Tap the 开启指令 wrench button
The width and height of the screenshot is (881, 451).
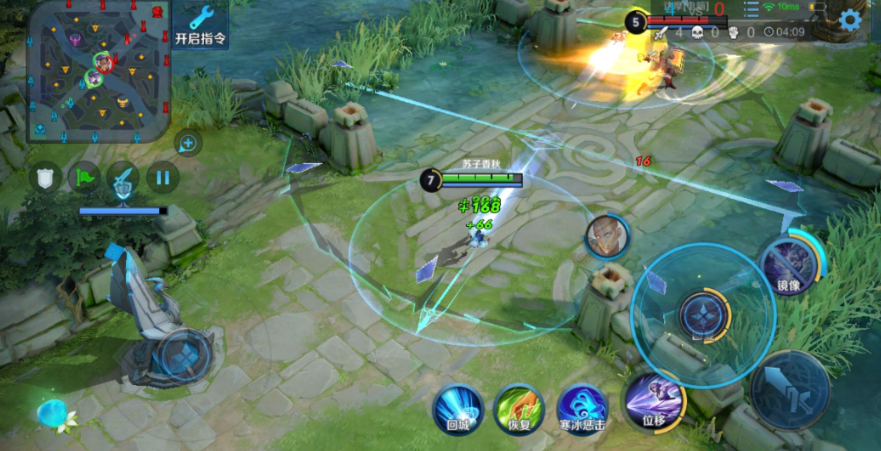pos(200,25)
